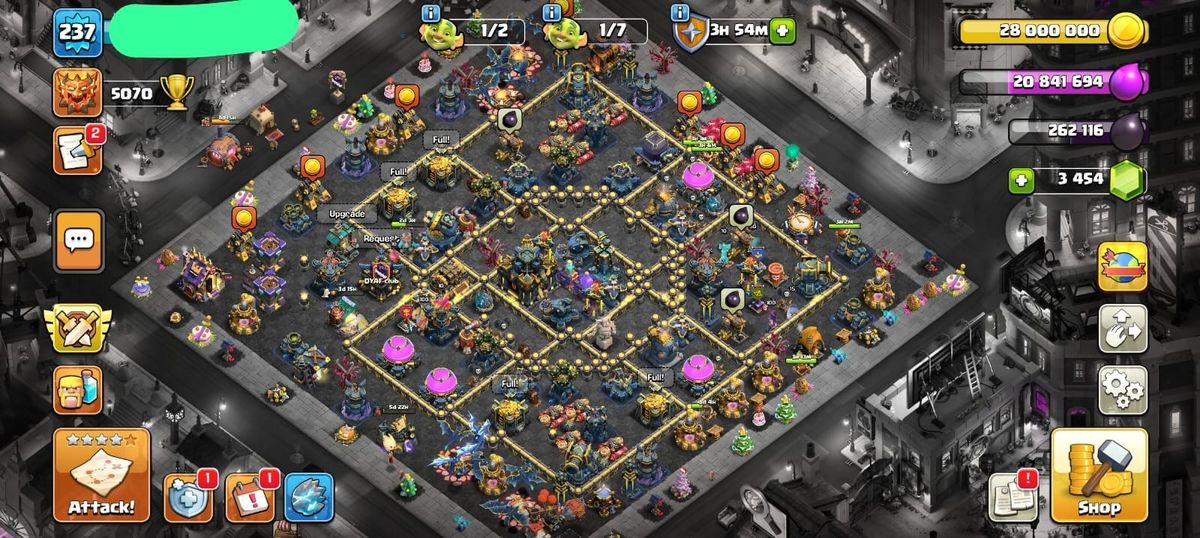This screenshot has height=538, width=1200.
Task: Click the blue shield-plus icon at the bottom
Action: coord(187,497)
